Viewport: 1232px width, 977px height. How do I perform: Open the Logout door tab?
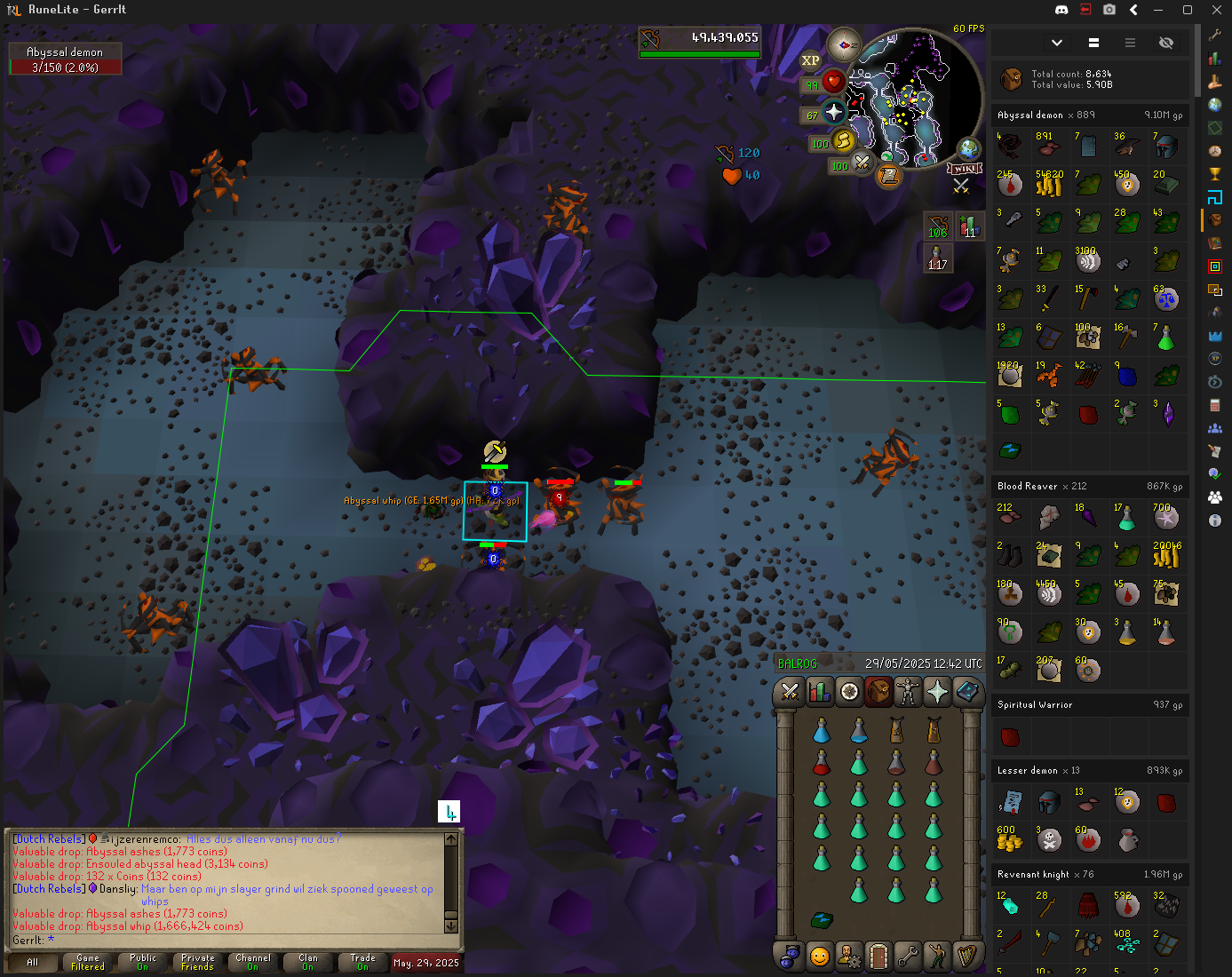(x=878, y=957)
